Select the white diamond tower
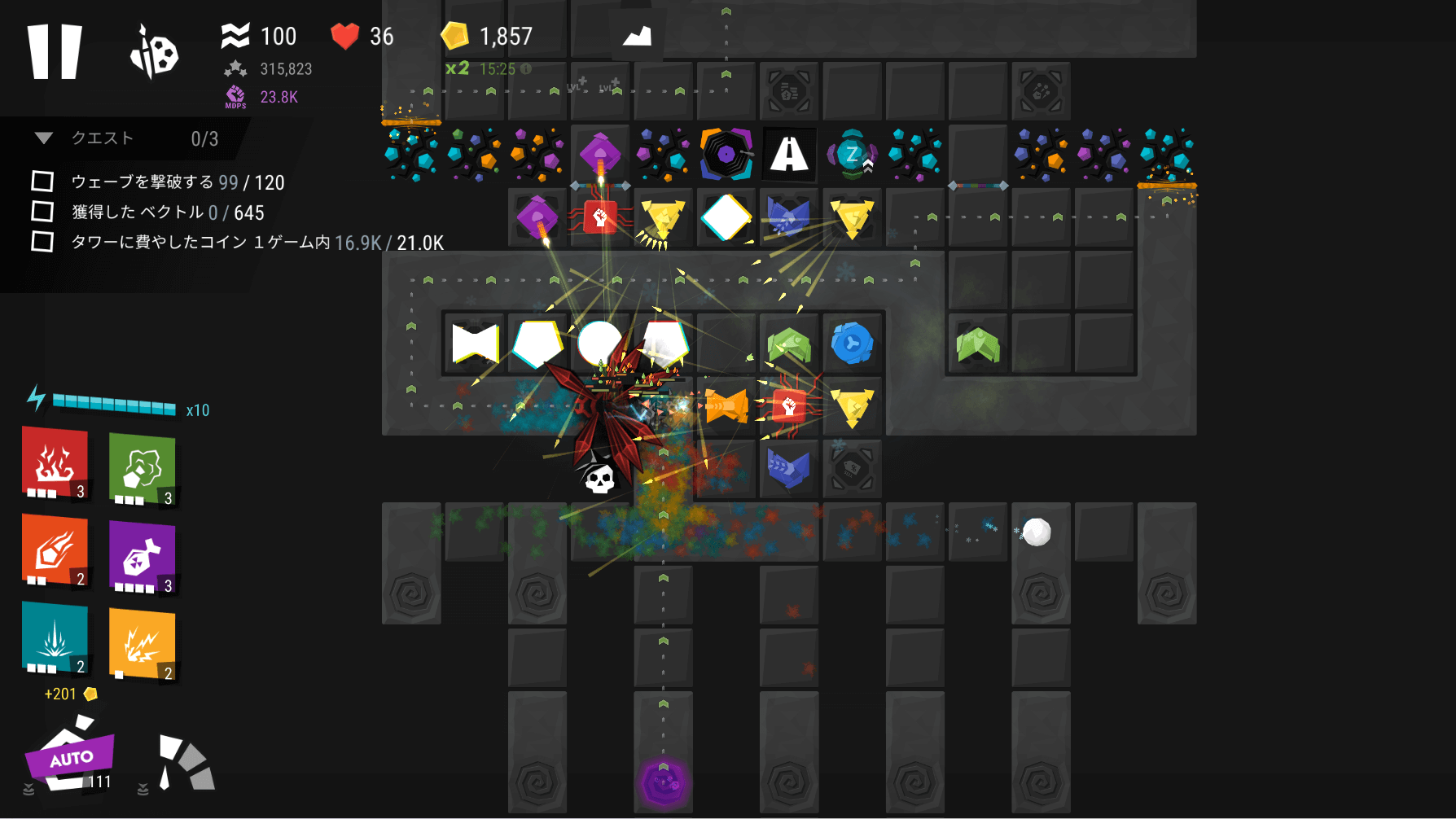 (726, 217)
